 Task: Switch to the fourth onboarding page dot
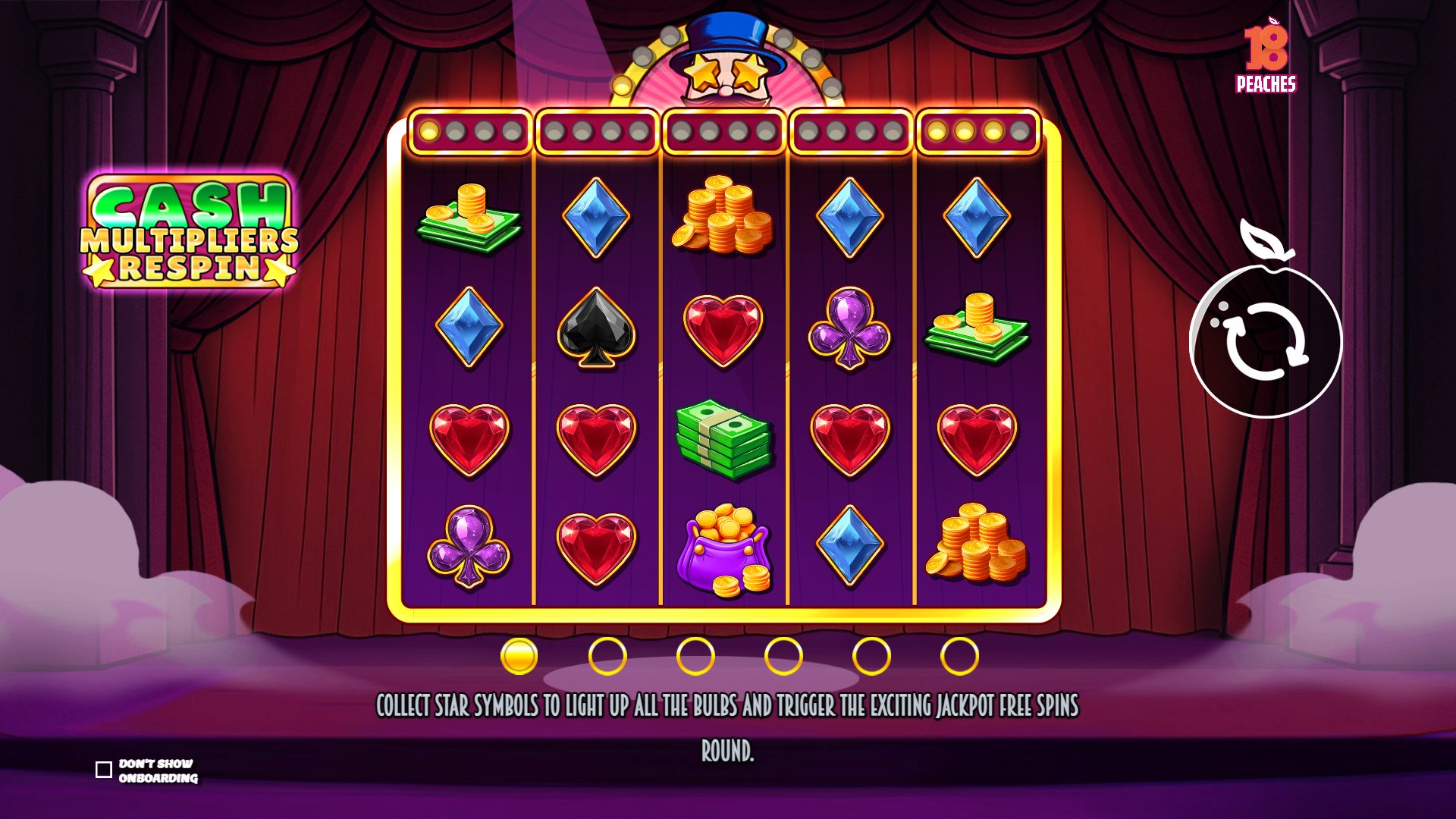[783, 656]
